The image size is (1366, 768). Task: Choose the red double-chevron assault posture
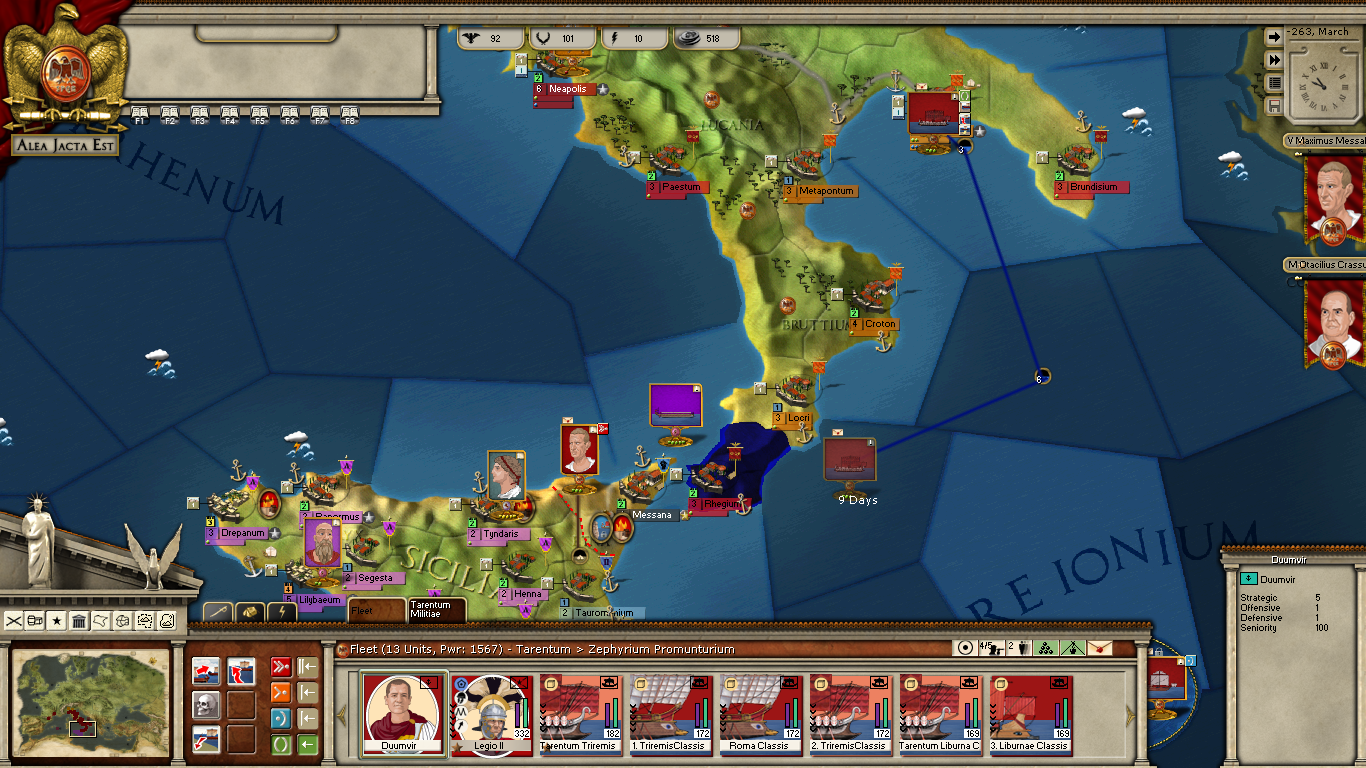point(281,667)
